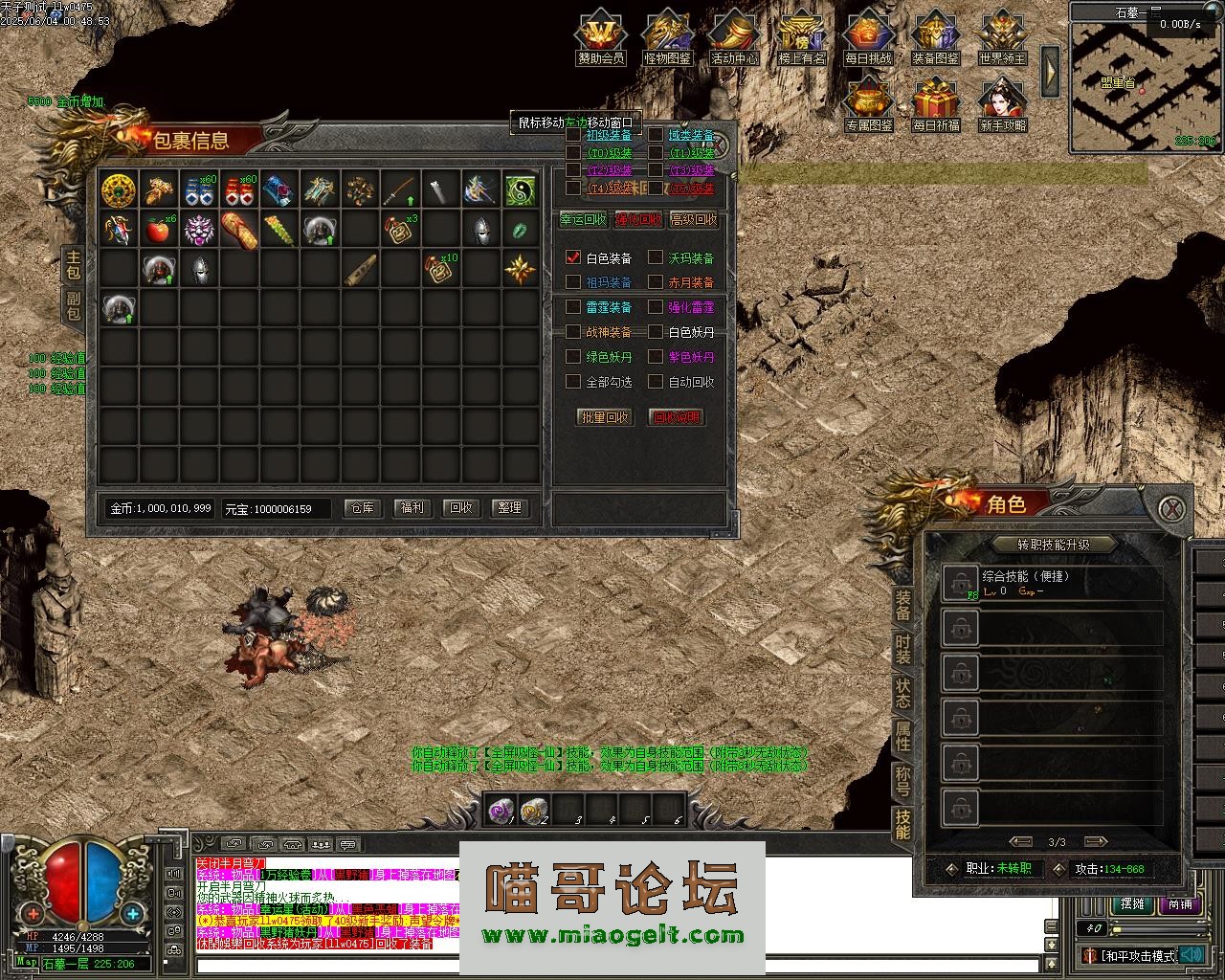Choose the 幸运回收 lucky recycle button
The image size is (1225, 980).
pos(583,219)
